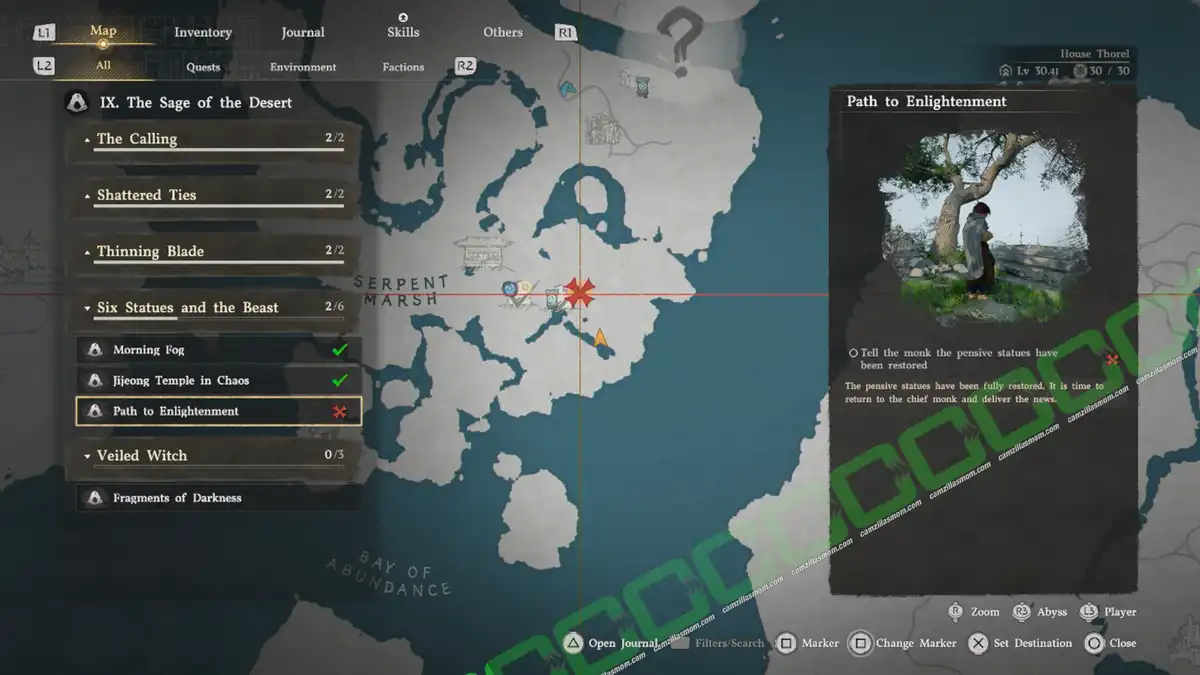Select the Factions filter
The image size is (1200, 675).
403,67
